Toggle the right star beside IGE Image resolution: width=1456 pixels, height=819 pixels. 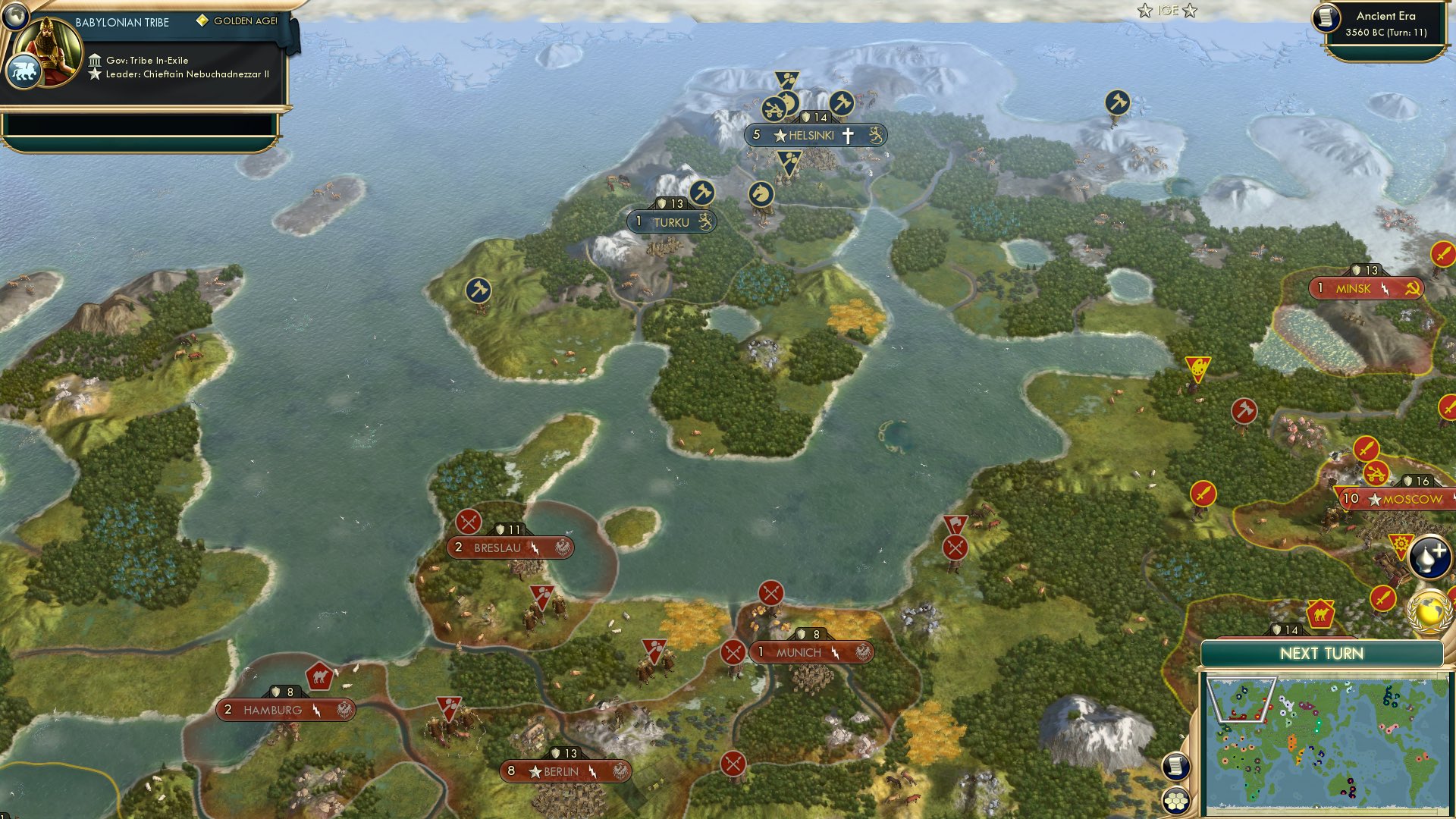coord(1191,11)
